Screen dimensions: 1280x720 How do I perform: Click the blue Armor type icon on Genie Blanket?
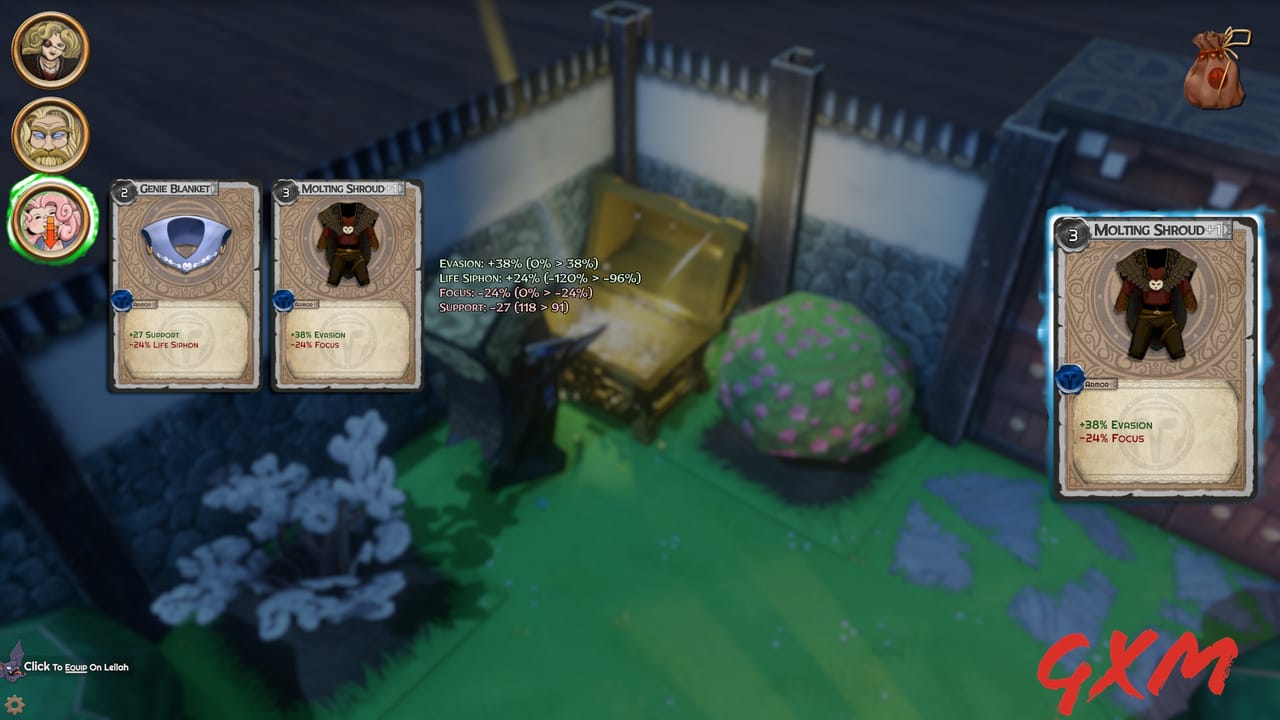122,298
